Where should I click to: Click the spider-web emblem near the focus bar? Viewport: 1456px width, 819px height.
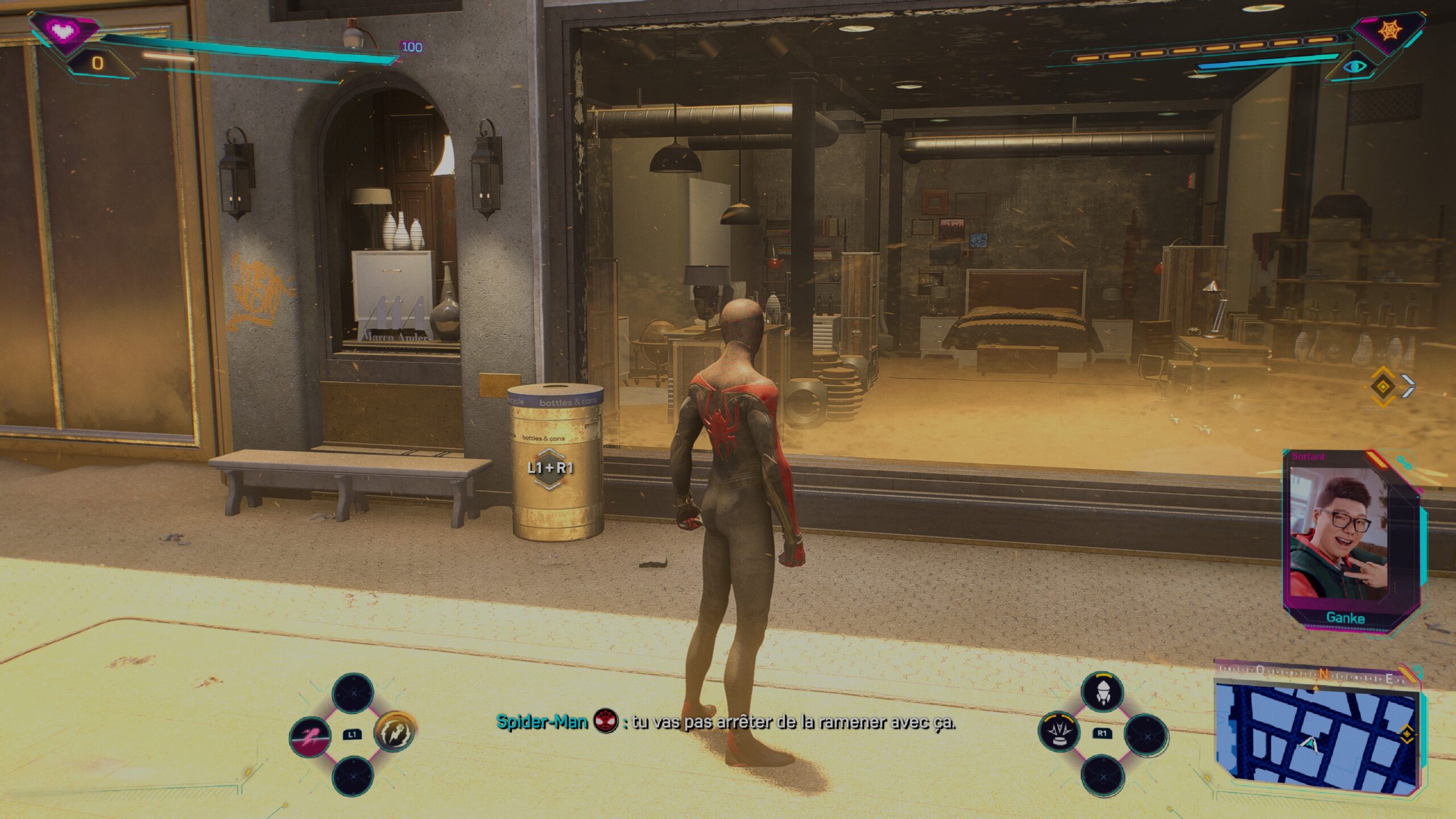[1389, 30]
